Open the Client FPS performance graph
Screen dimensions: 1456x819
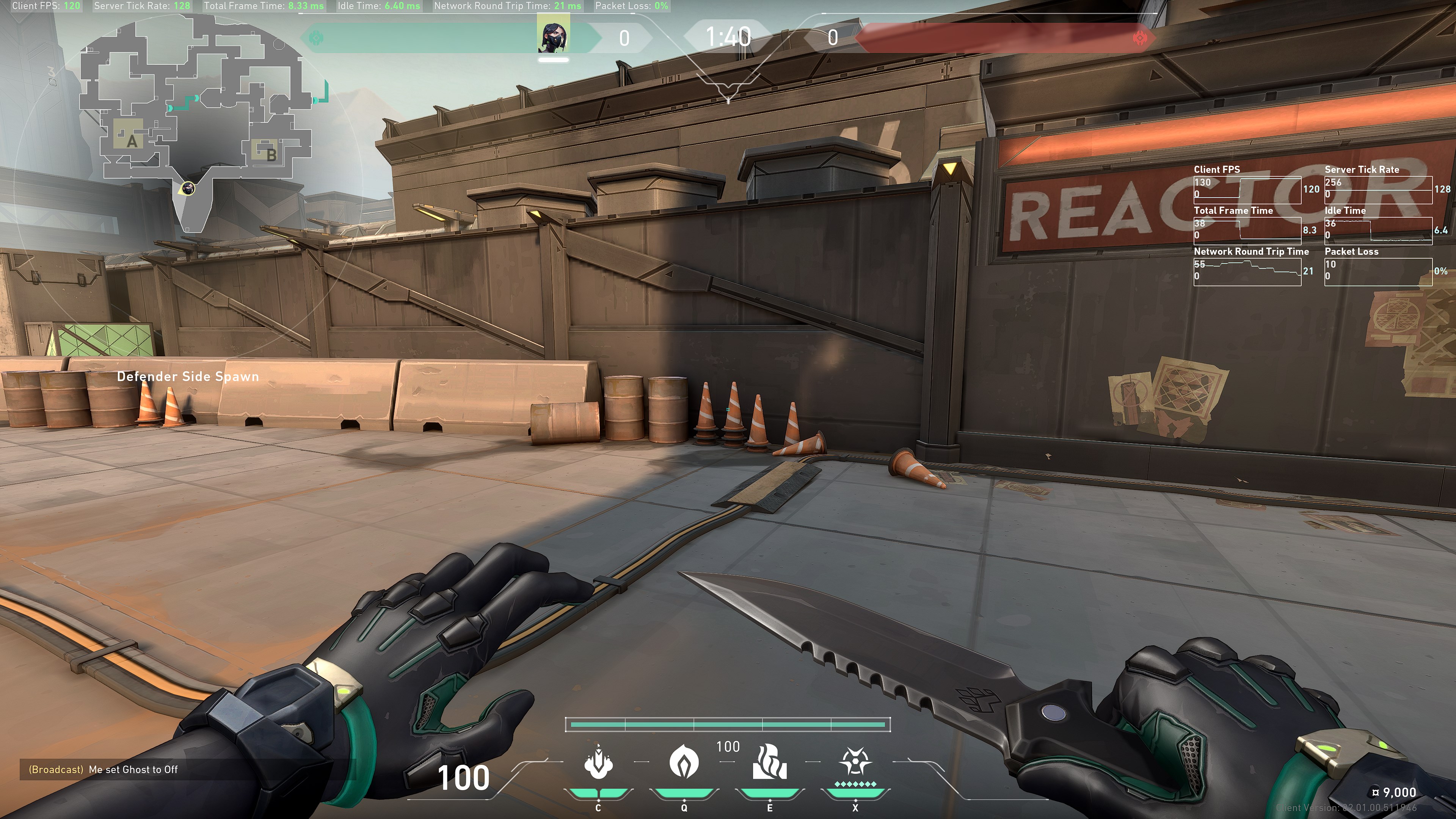pyautogui.click(x=1247, y=189)
